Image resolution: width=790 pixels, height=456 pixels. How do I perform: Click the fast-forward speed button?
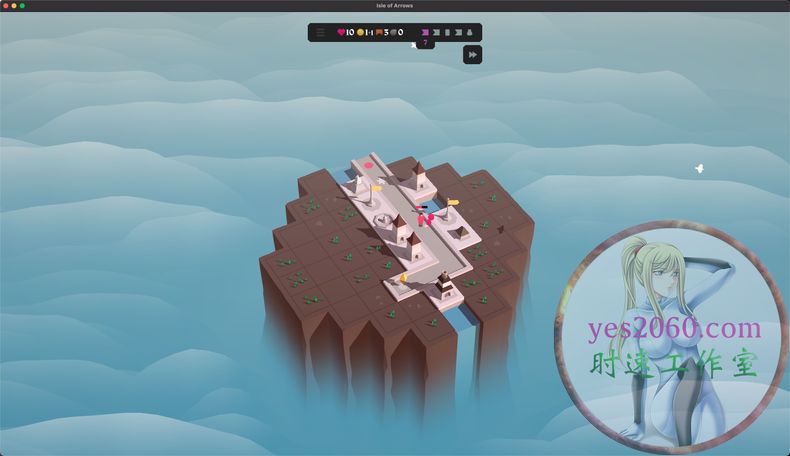(x=472, y=55)
